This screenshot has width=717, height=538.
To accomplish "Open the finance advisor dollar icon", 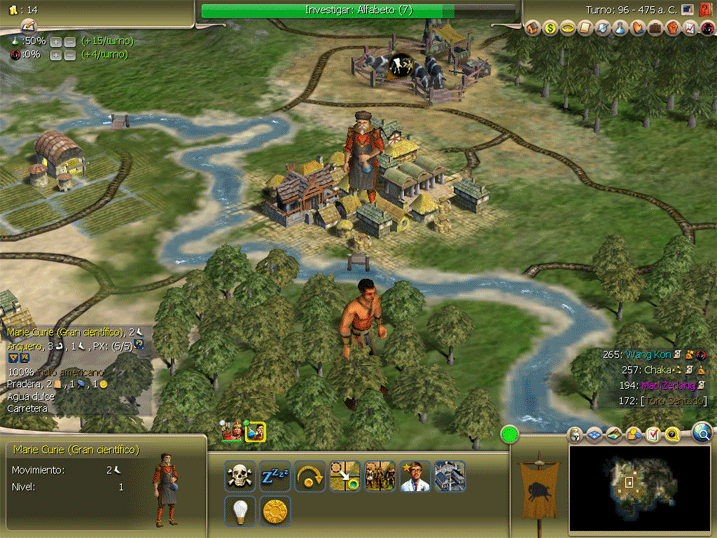I will coord(549,27).
